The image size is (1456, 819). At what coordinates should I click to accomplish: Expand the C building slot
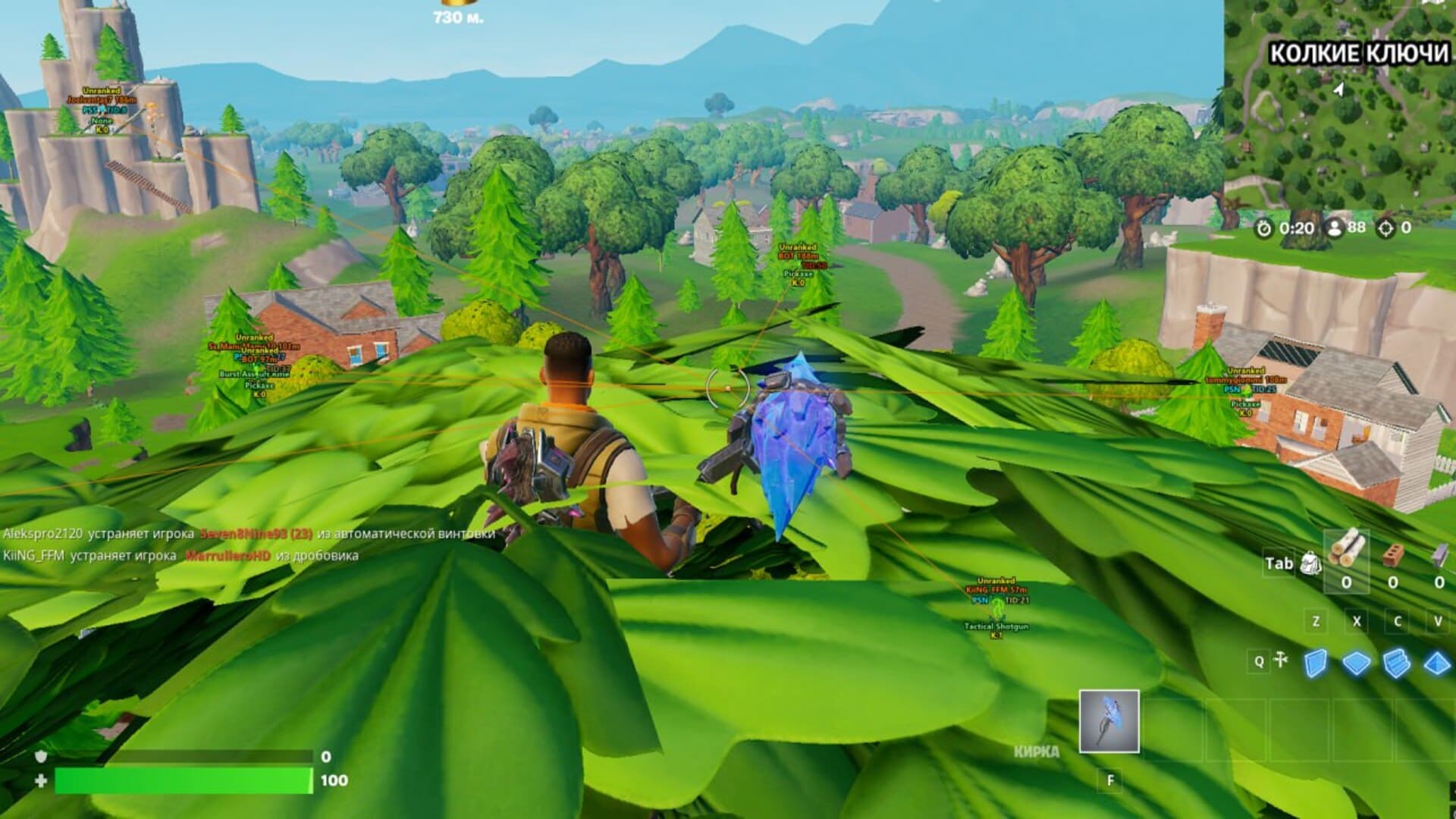[x=1398, y=619]
